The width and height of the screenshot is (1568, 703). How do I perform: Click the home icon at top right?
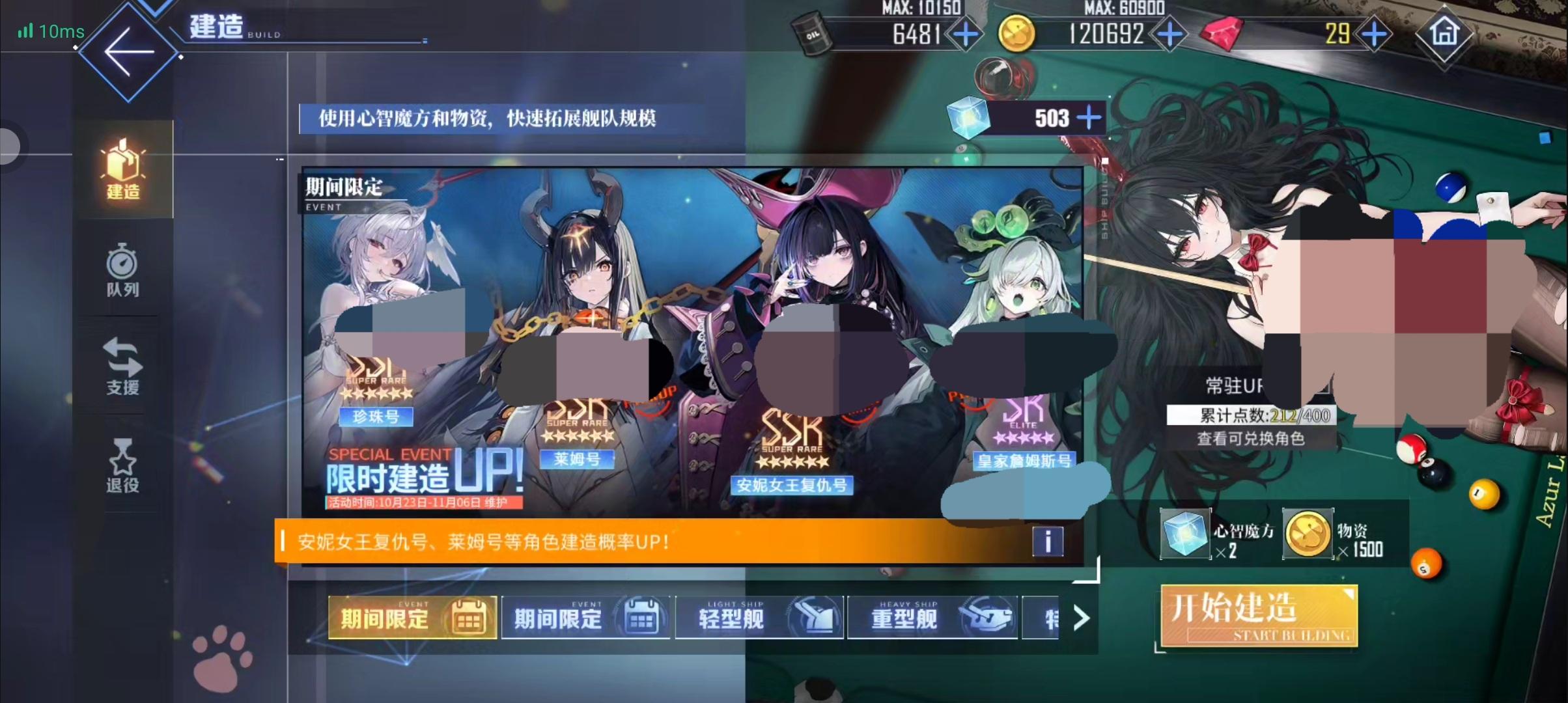pyautogui.click(x=1443, y=33)
